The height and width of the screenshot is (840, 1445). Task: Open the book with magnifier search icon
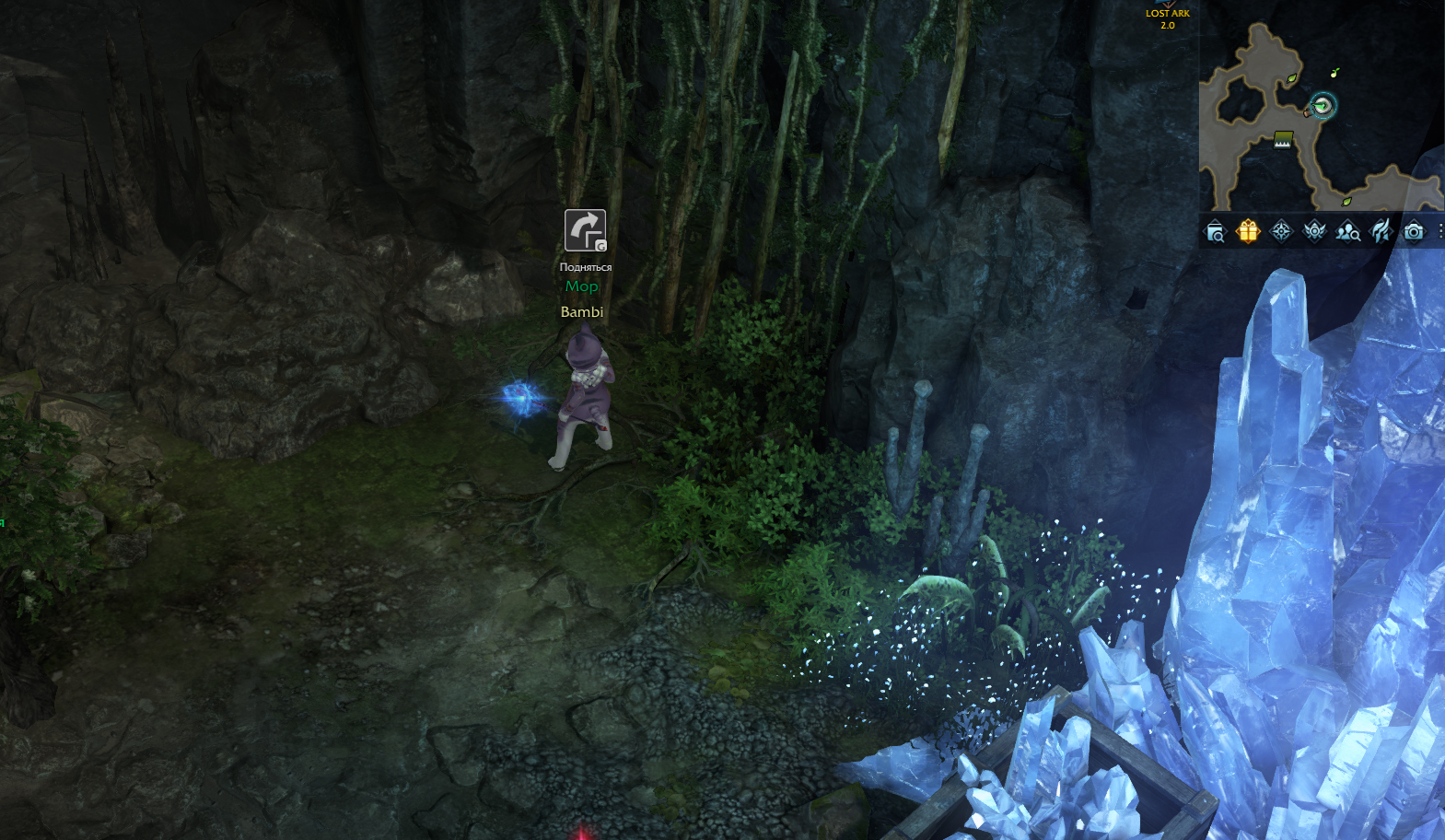tap(1215, 232)
